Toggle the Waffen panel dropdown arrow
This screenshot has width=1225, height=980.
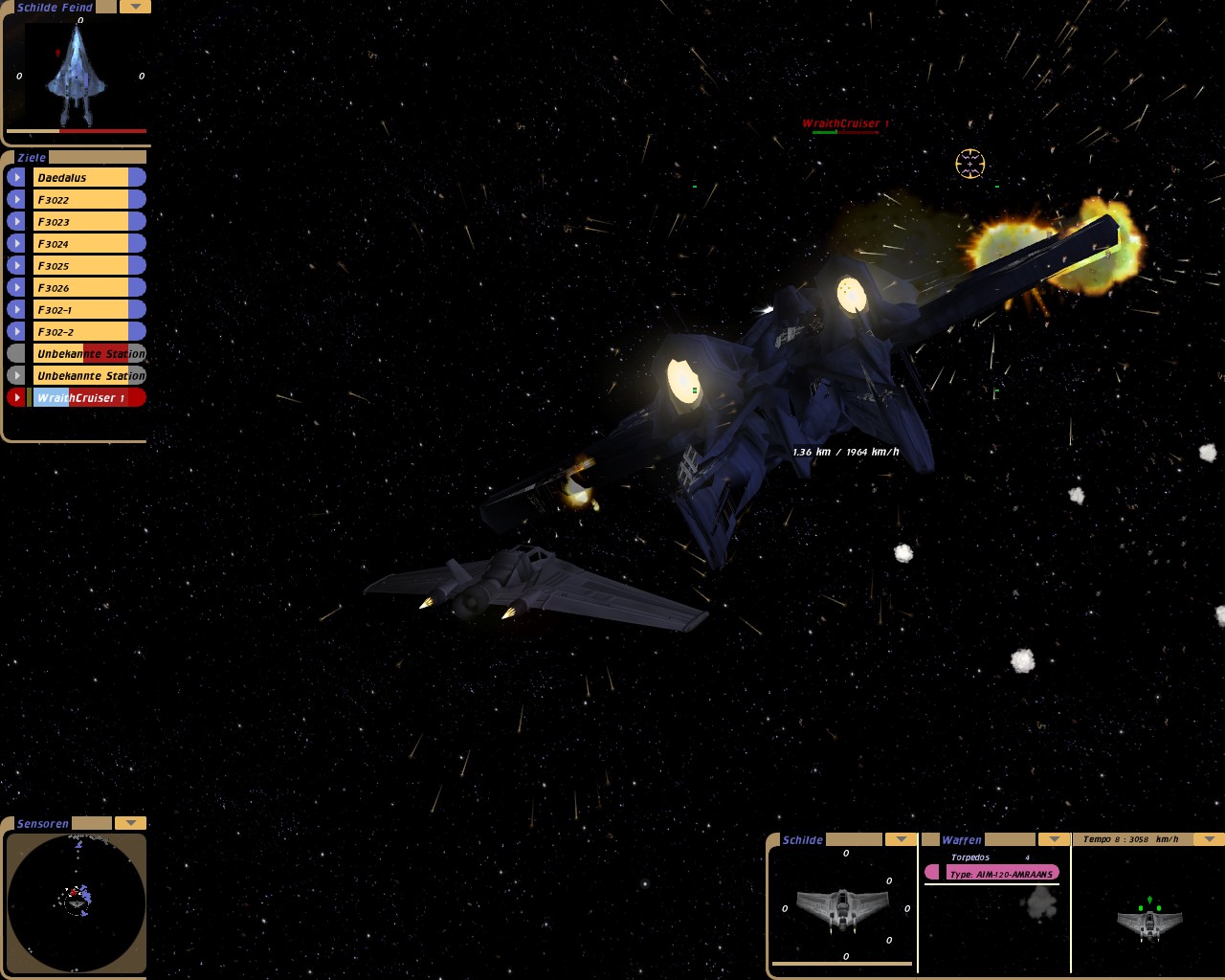(x=1054, y=839)
